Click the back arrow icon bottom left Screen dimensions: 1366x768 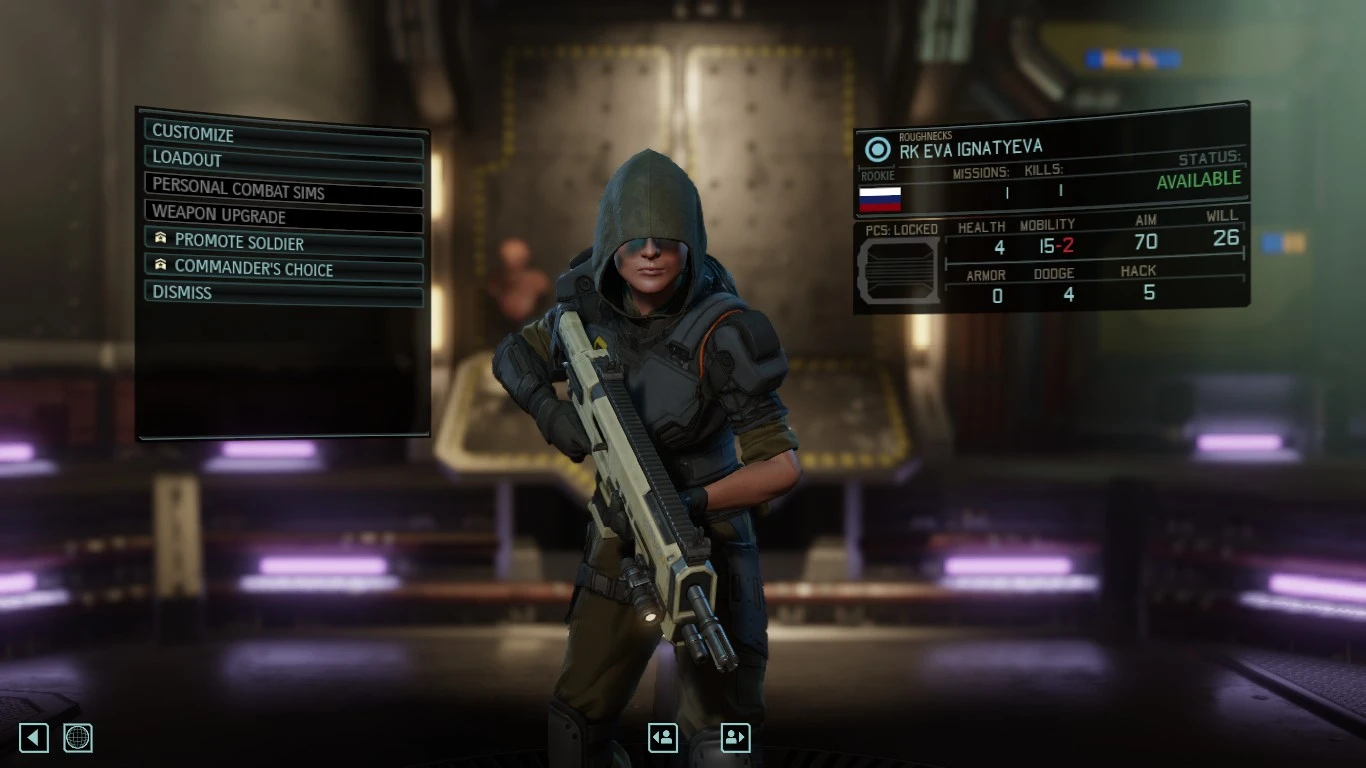[x=33, y=737]
